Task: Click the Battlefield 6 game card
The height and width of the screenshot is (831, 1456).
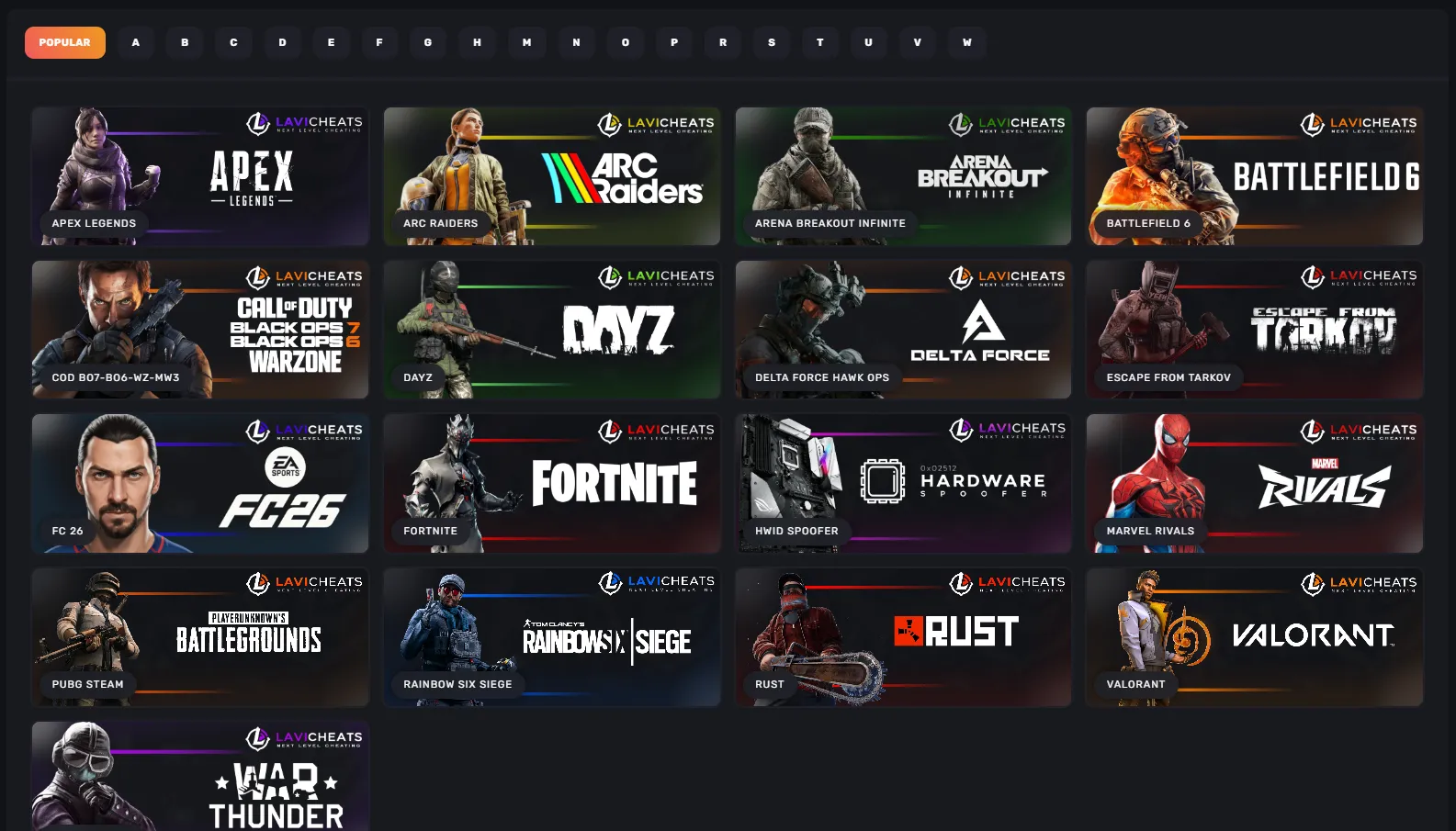Action: [x=1254, y=176]
